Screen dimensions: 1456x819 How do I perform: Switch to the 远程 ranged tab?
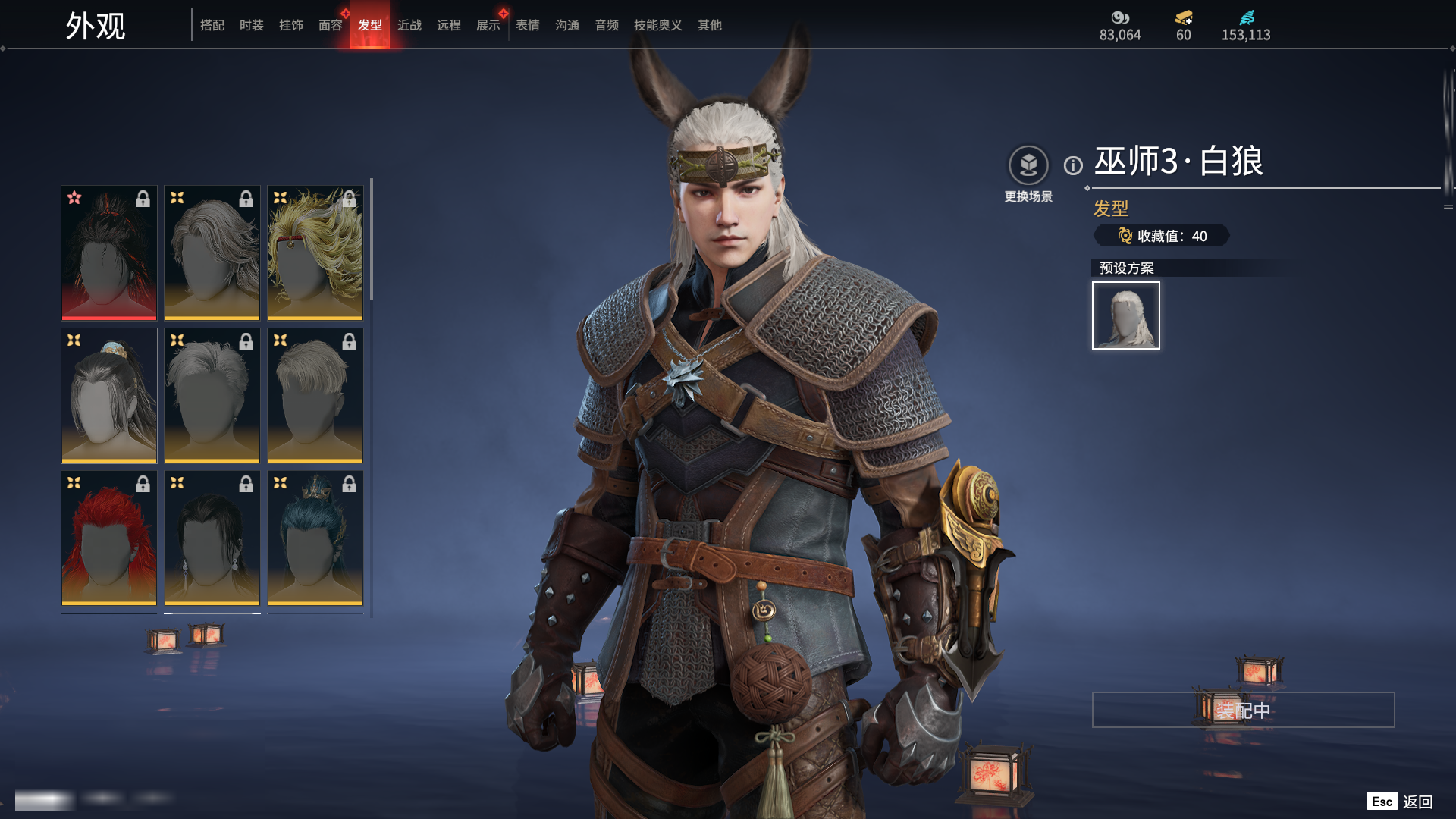coord(448,25)
